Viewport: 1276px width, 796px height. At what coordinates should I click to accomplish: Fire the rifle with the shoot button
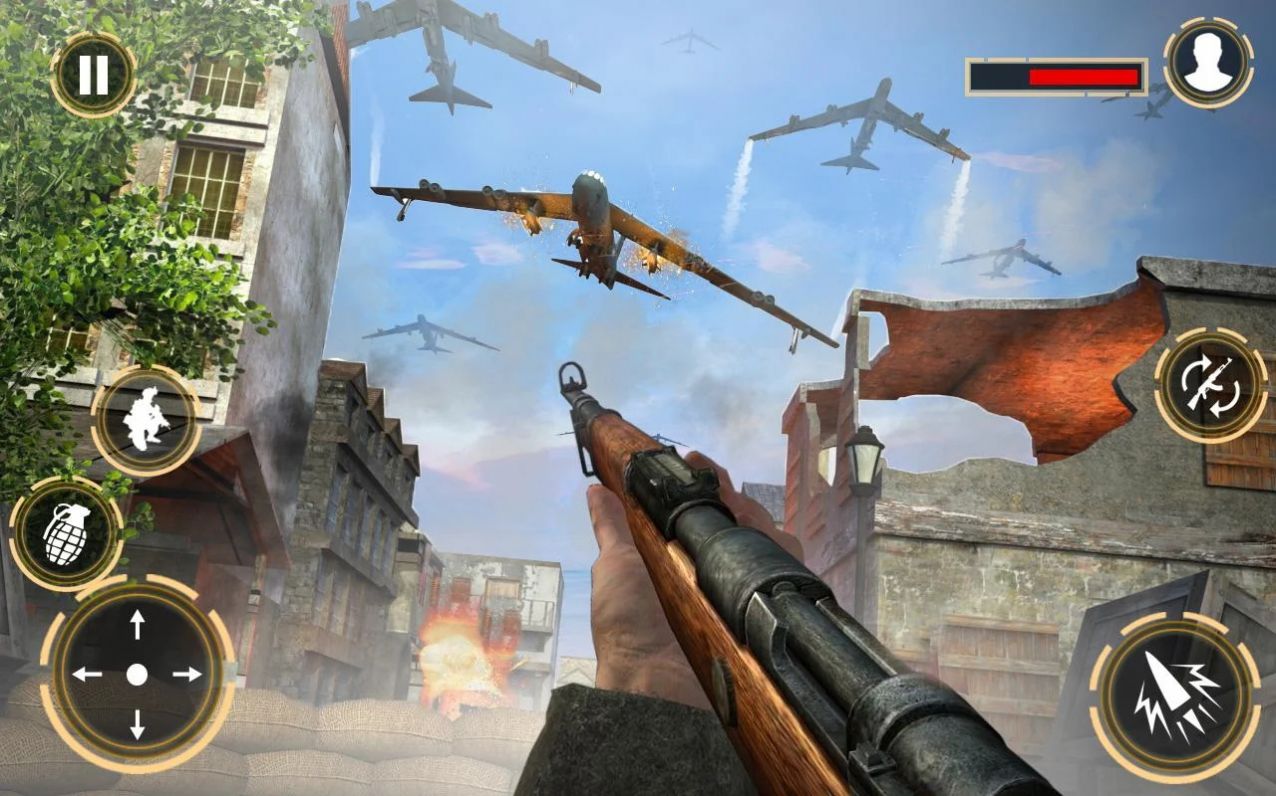pyautogui.click(x=1175, y=696)
